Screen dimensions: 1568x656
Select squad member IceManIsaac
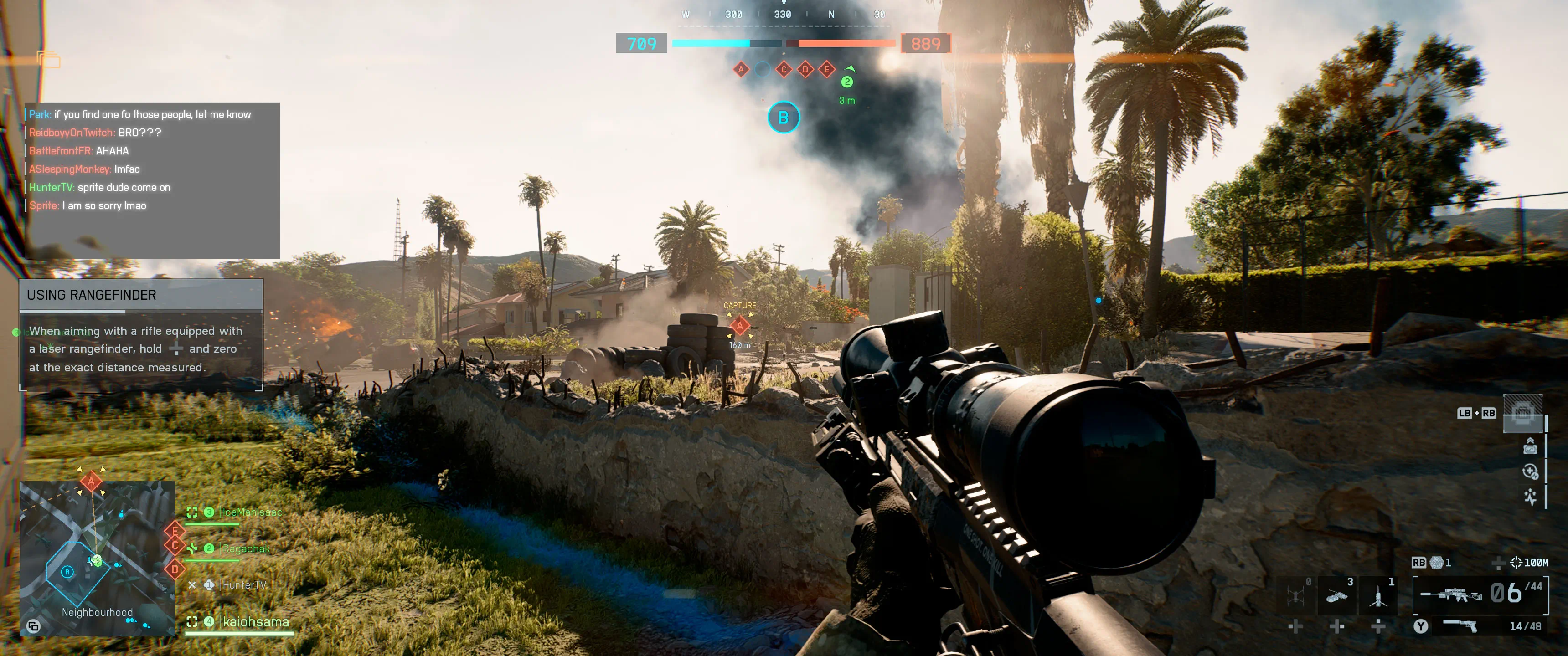[x=252, y=512]
